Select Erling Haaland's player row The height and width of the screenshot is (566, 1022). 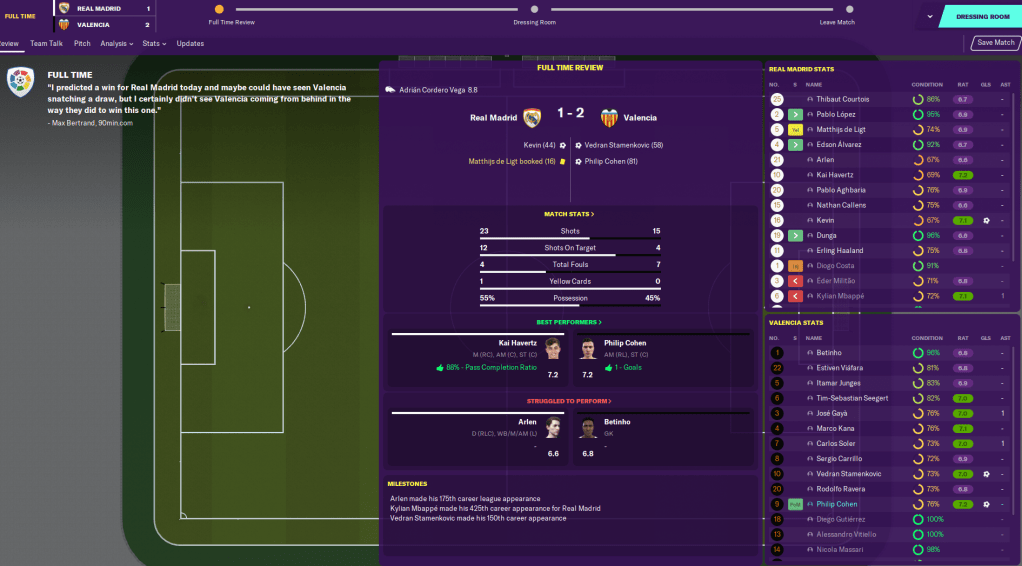(838, 251)
